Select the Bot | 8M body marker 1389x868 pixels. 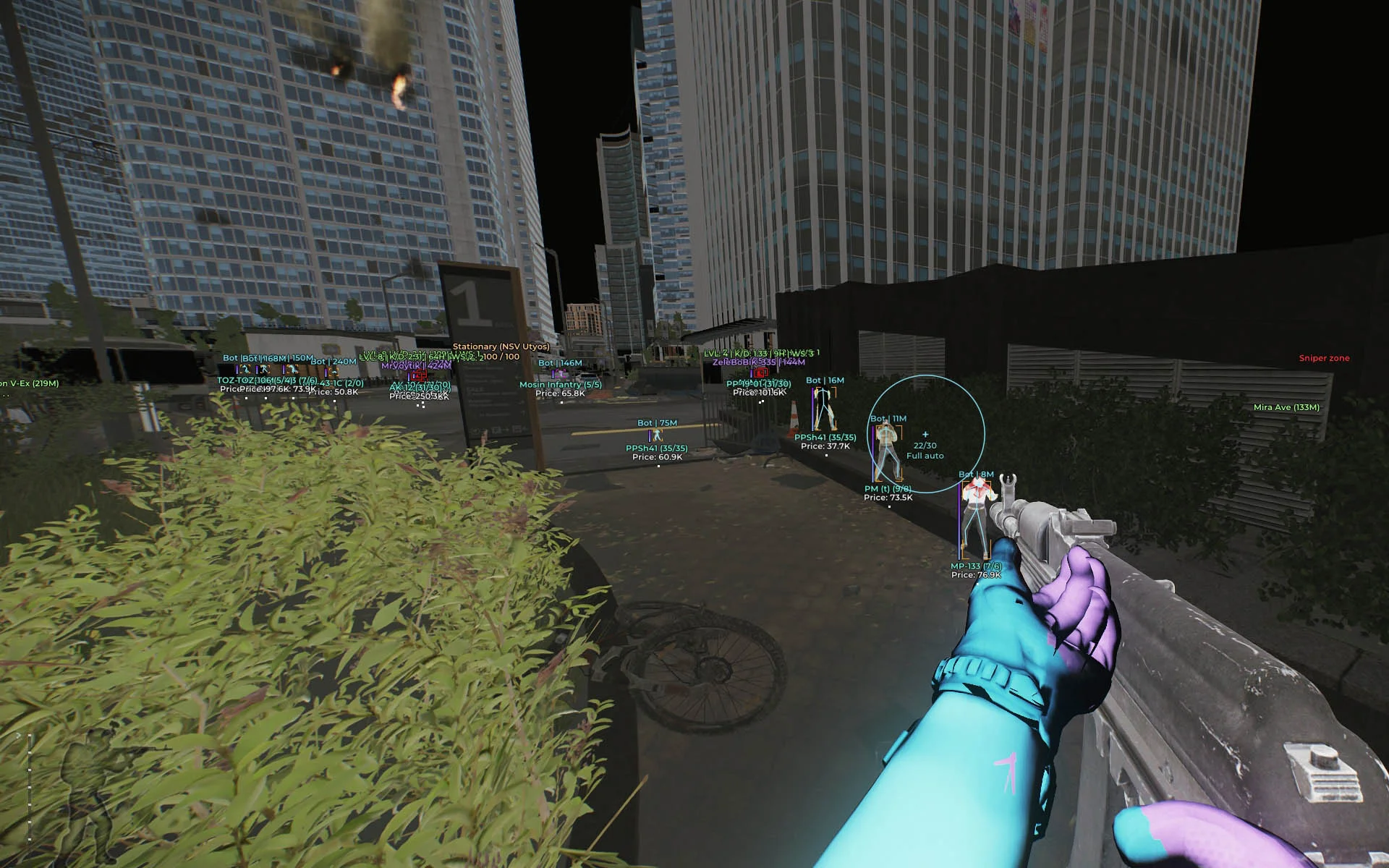click(x=976, y=515)
